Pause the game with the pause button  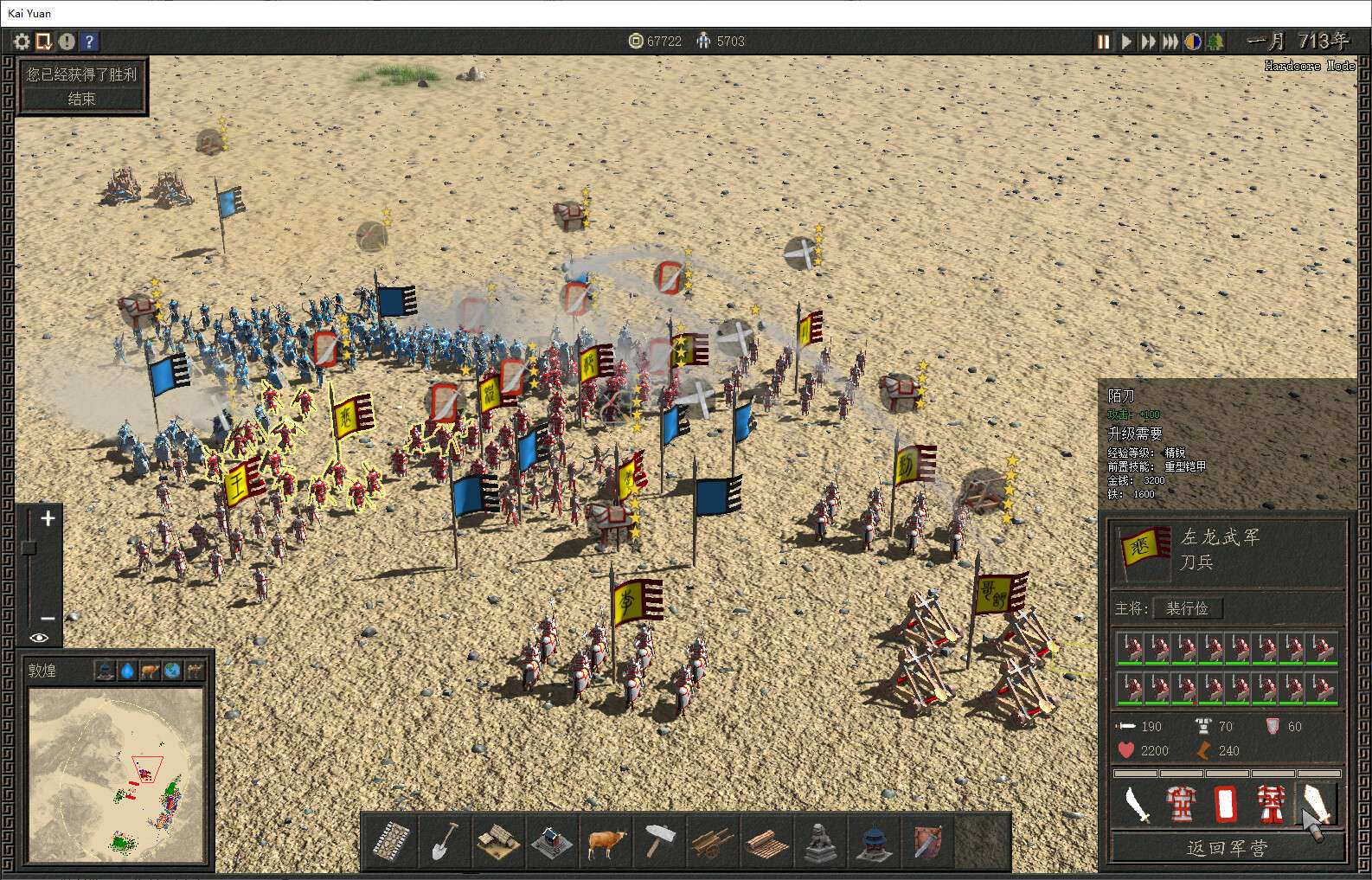point(1104,42)
